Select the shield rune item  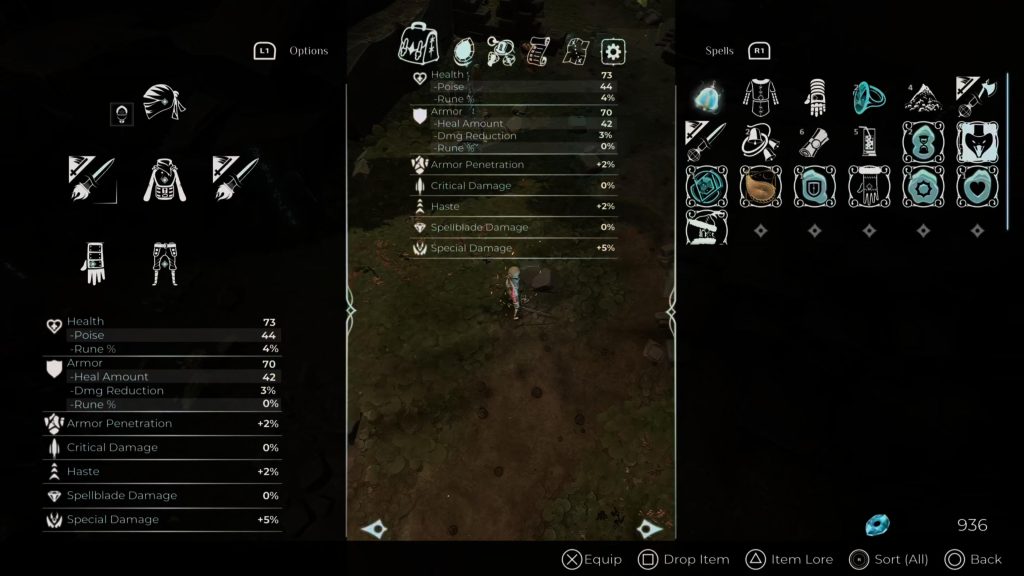tap(813, 186)
